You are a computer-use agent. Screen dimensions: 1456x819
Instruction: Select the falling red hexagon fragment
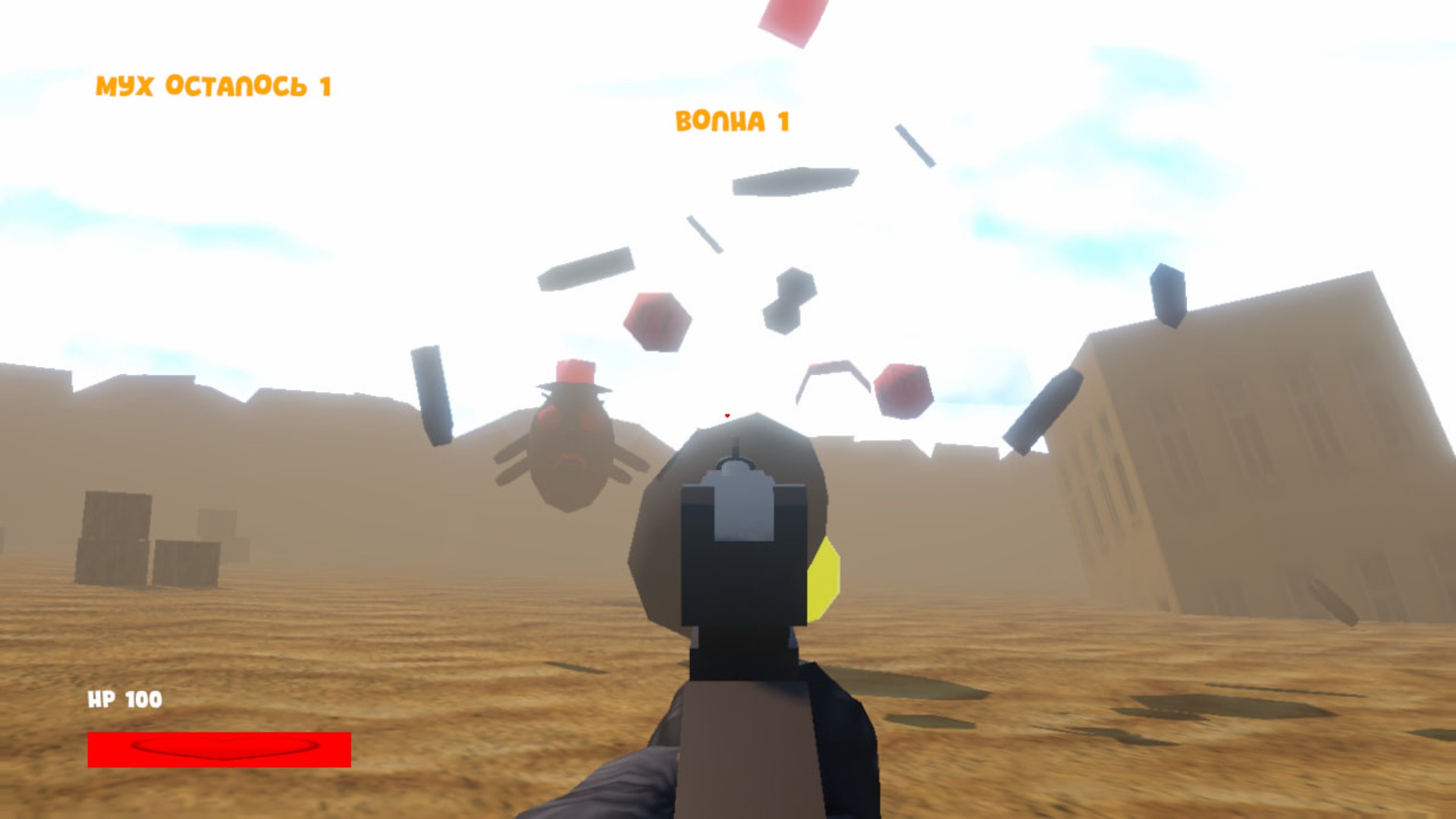pyautogui.click(x=657, y=322)
